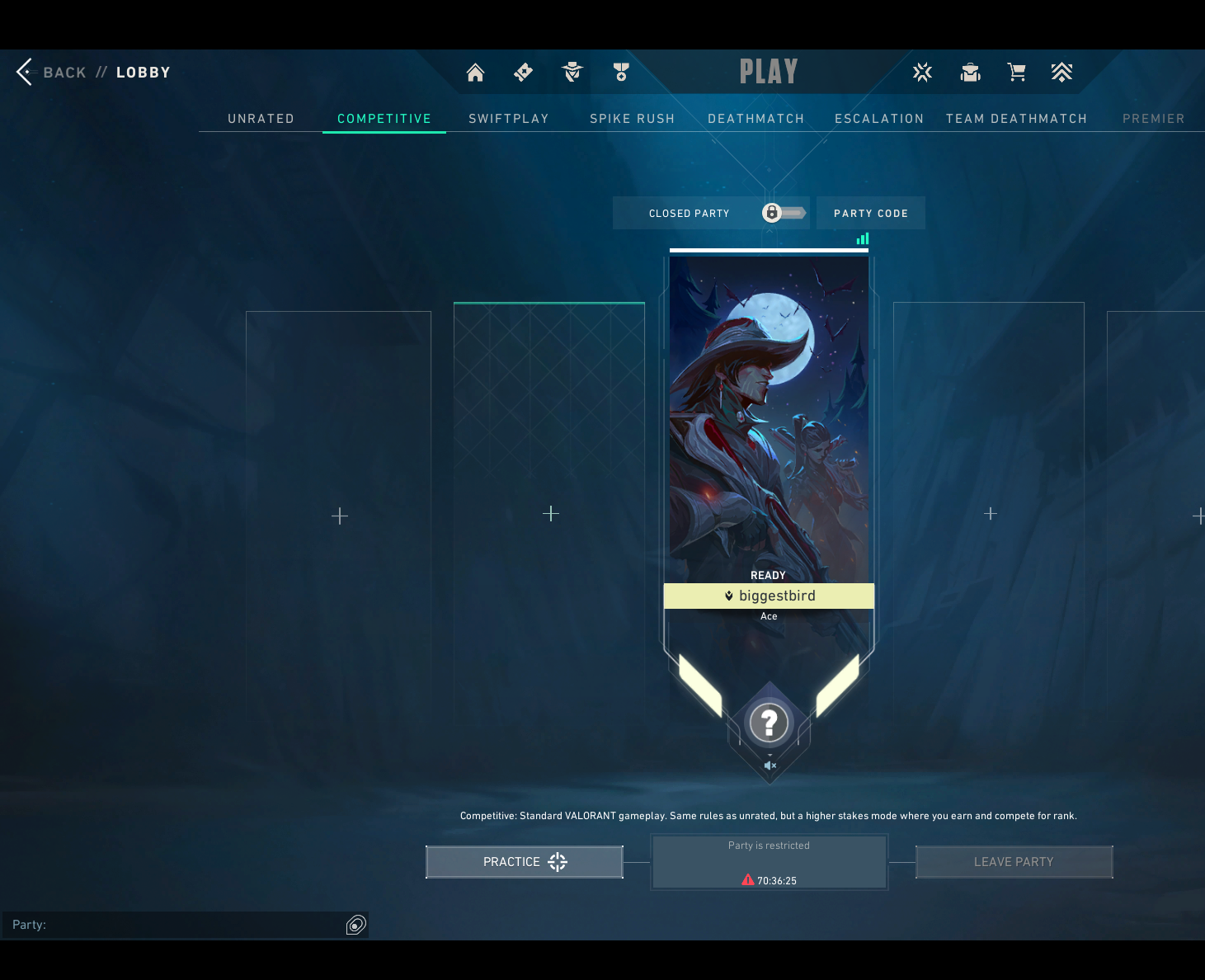
Task: Click the Party chat input field
Action: coord(165,925)
